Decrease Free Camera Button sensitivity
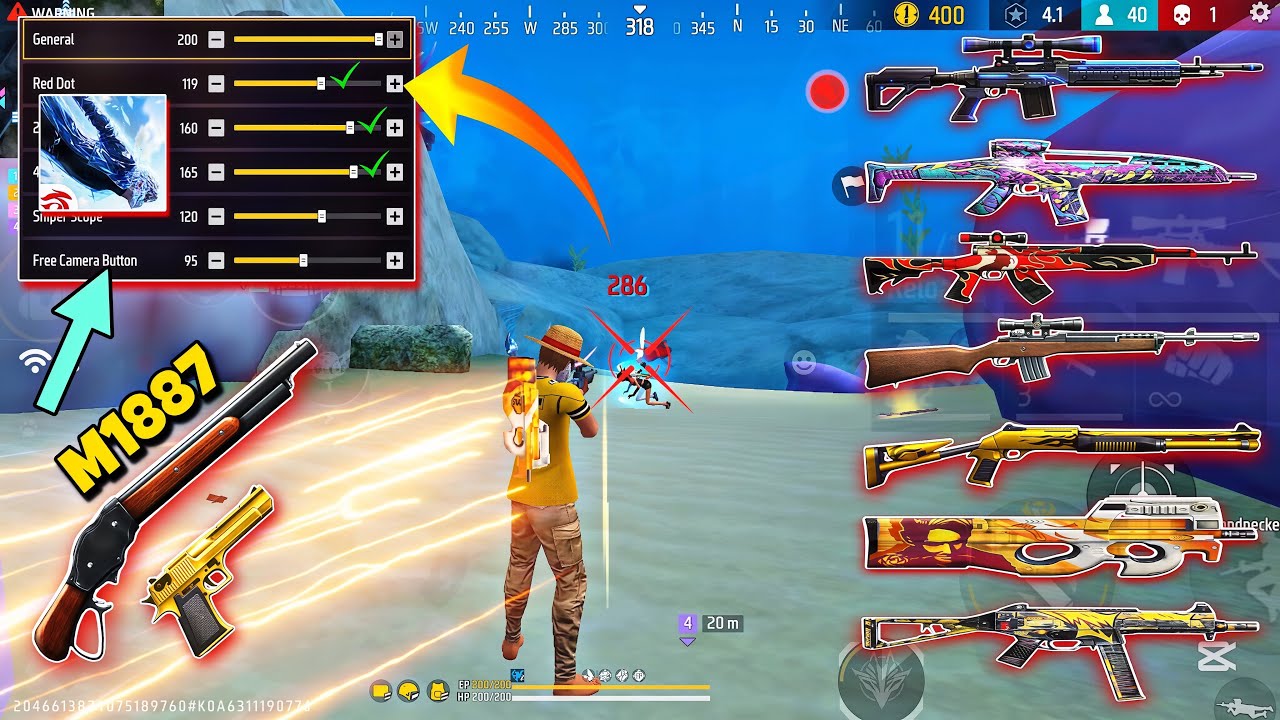Image resolution: width=1280 pixels, height=720 pixels. point(216,260)
